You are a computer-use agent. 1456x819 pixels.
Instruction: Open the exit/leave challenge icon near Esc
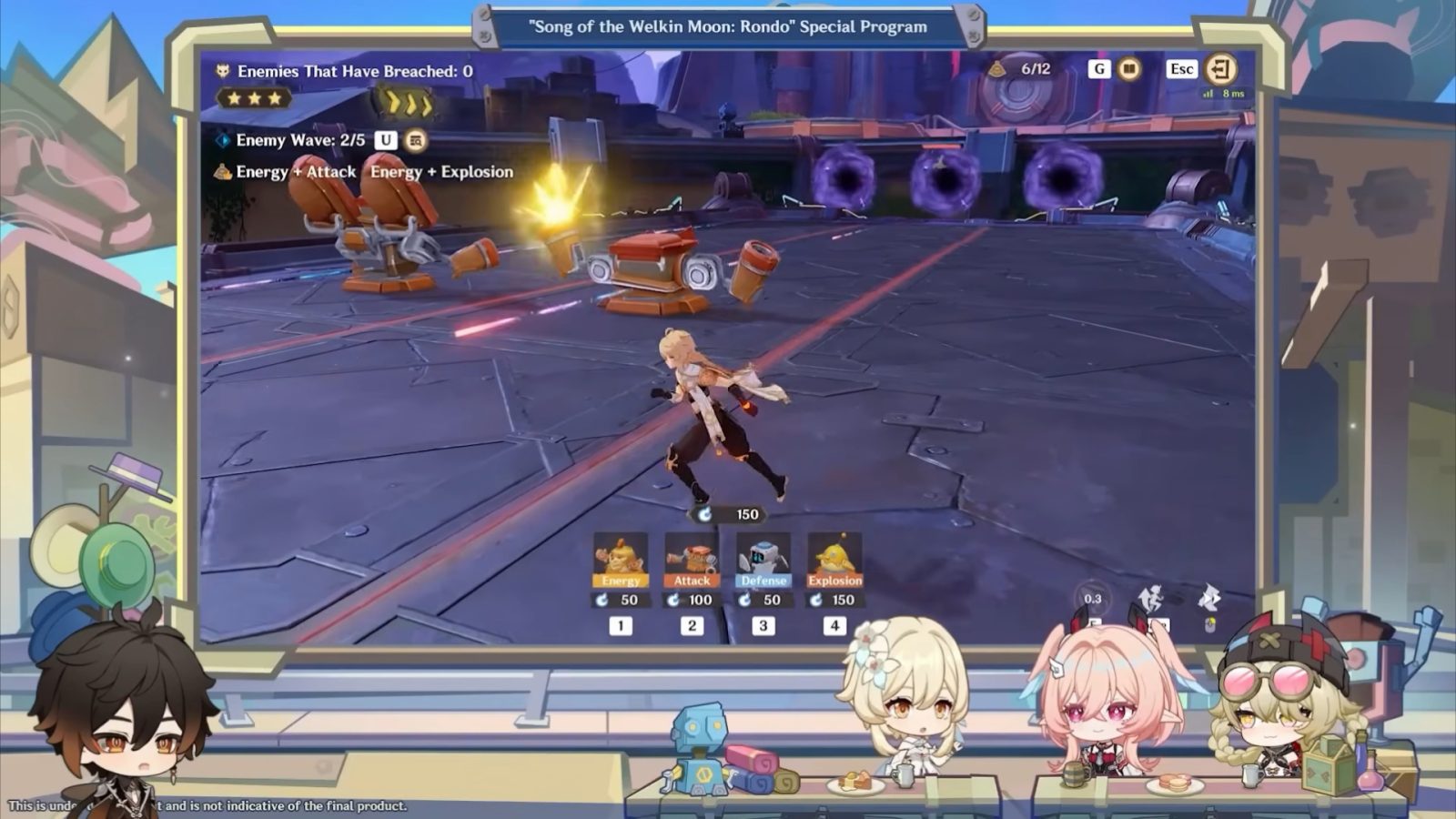click(x=1219, y=68)
